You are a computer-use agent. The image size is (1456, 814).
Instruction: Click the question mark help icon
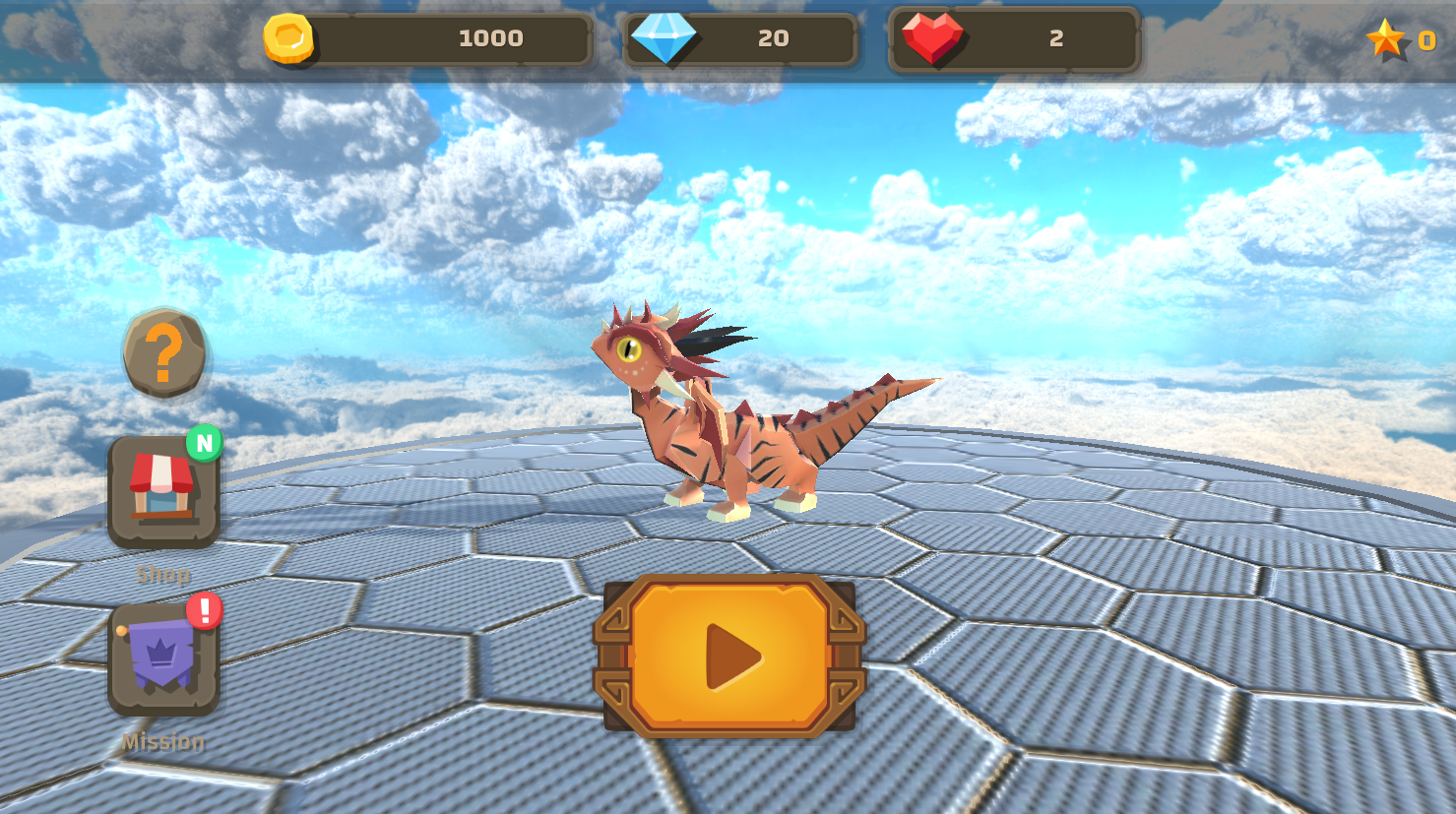pos(163,354)
